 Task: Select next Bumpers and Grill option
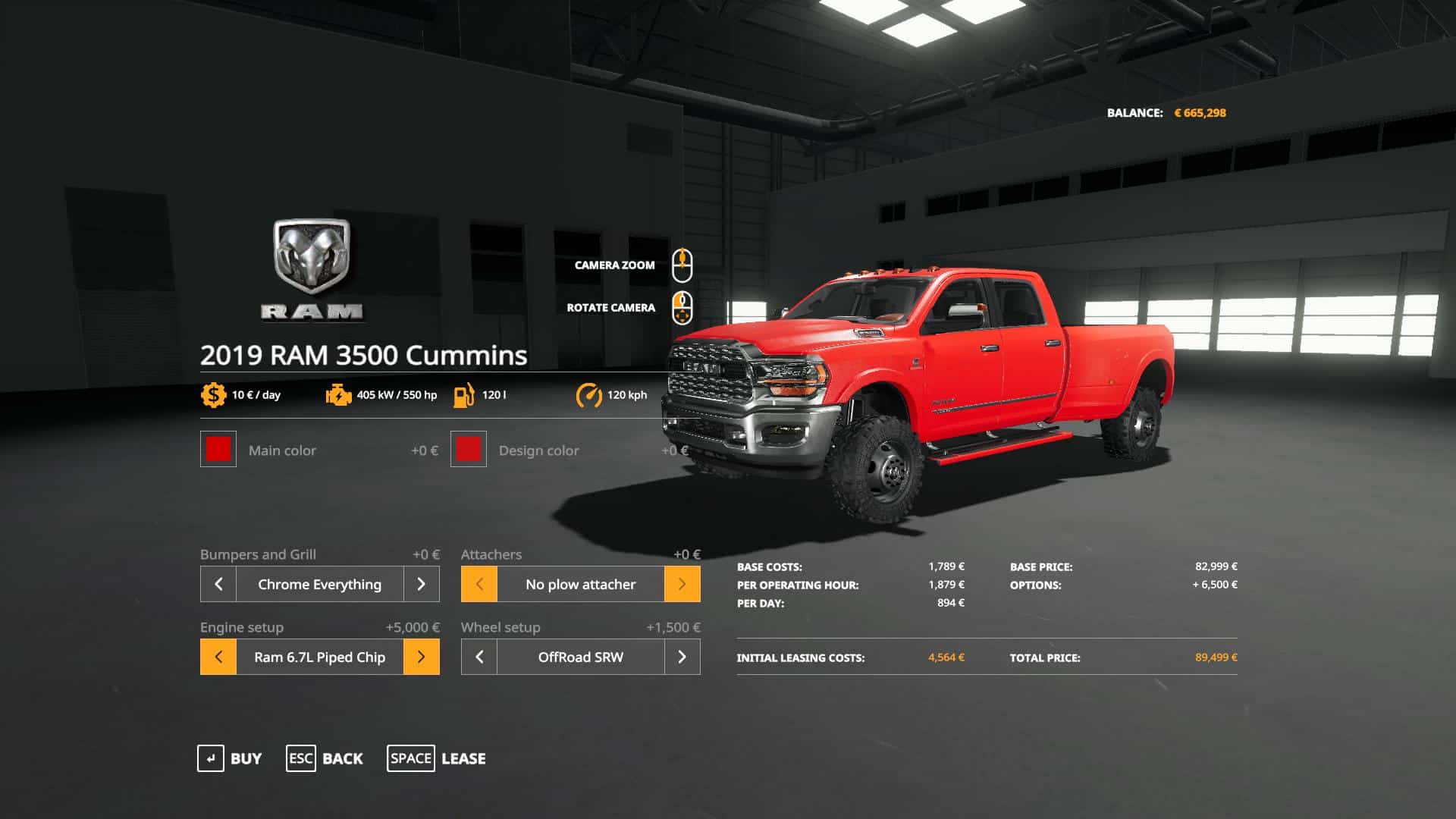421,584
